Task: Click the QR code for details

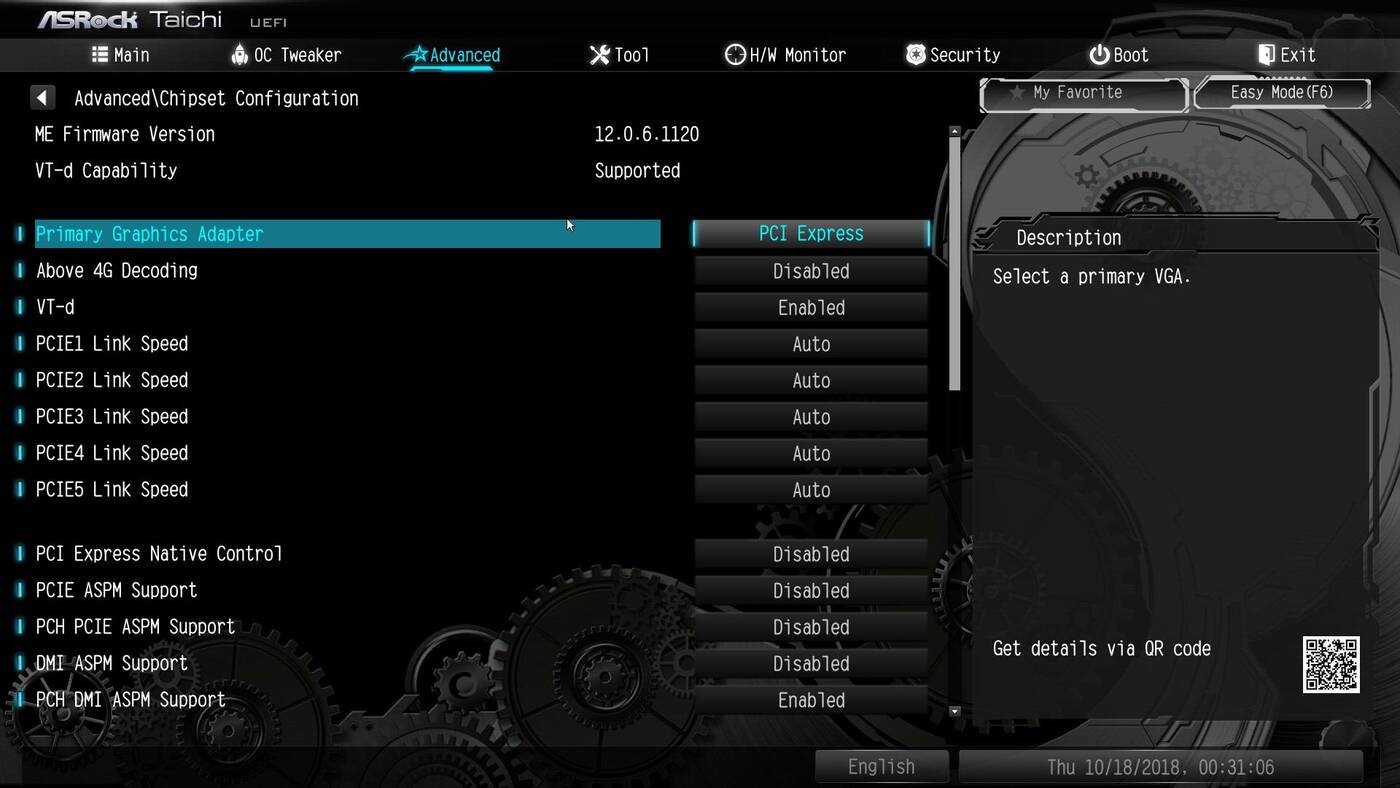Action: tap(1330, 664)
